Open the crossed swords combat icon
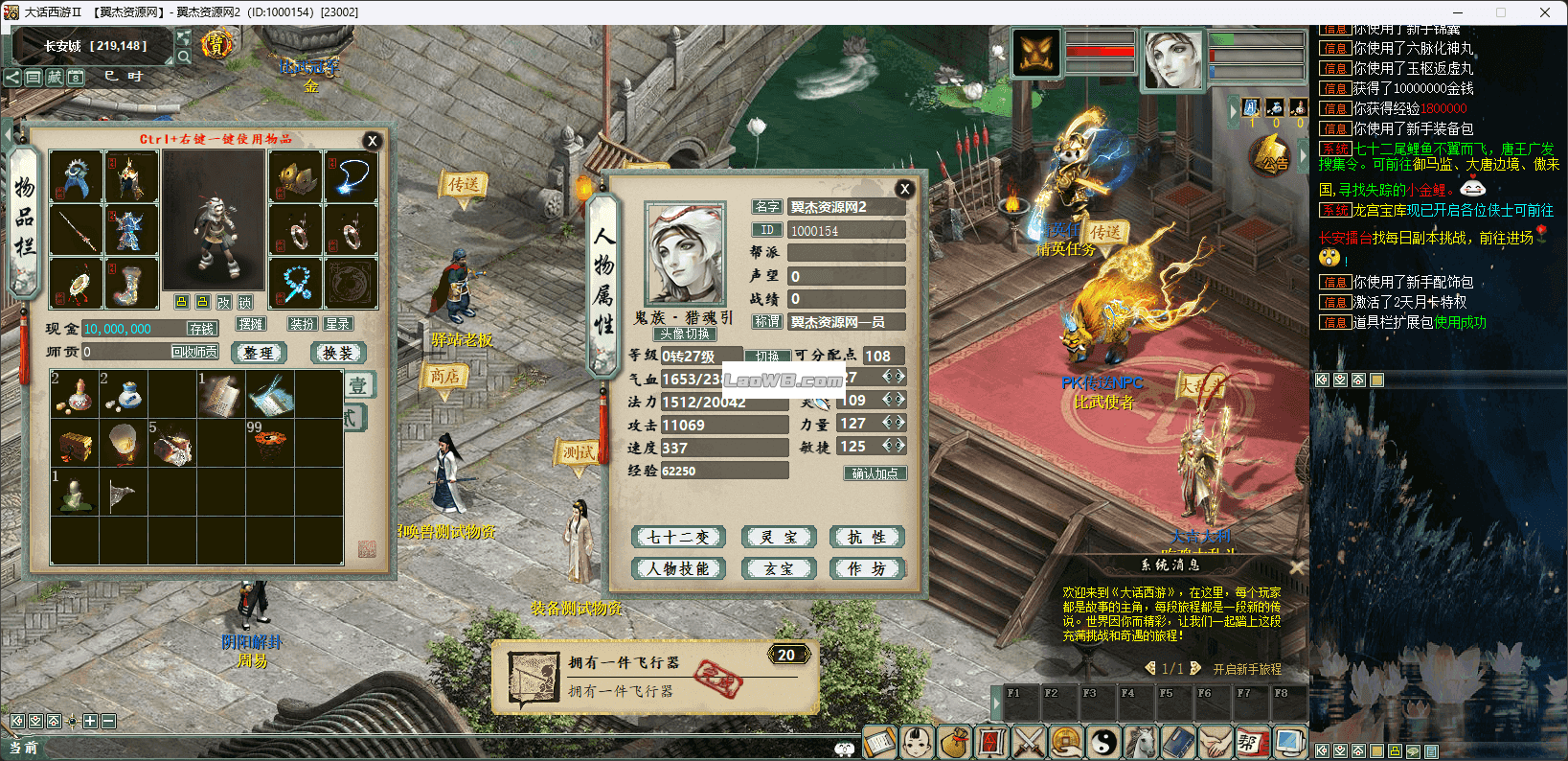 1029,742
